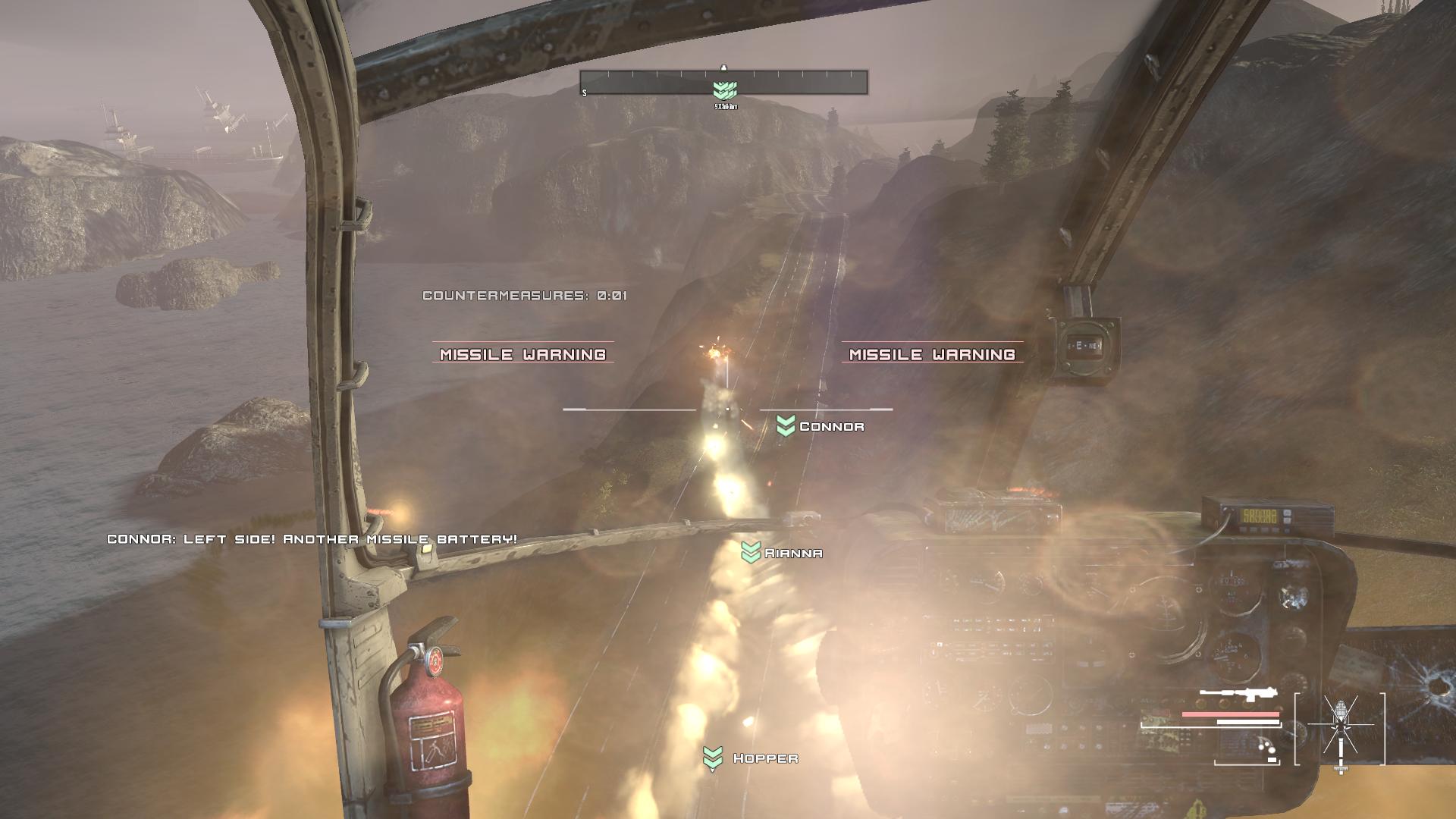
Task: Select the Connor squad marker
Action: [x=786, y=426]
